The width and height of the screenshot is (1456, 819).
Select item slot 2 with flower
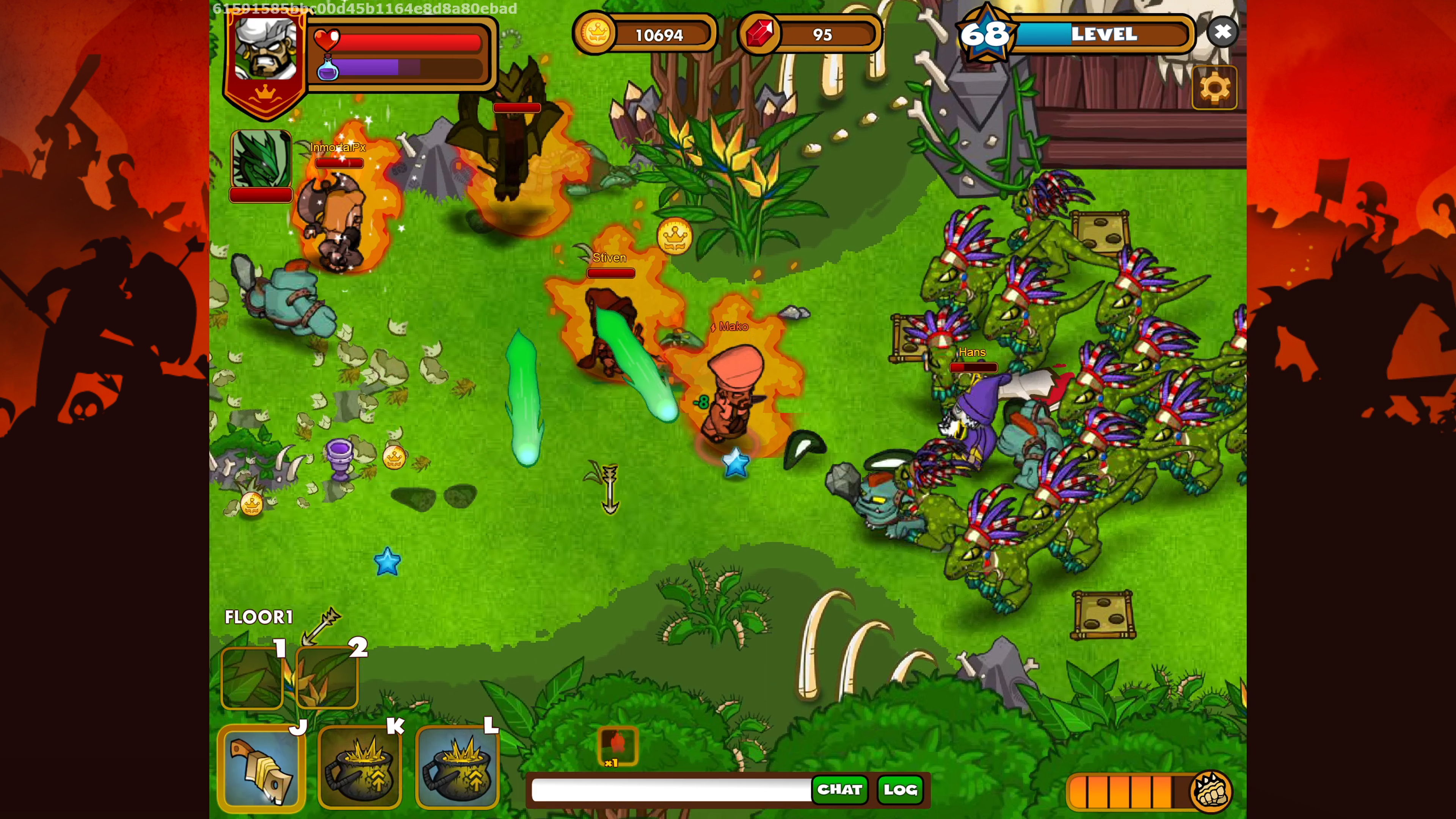tap(327, 678)
